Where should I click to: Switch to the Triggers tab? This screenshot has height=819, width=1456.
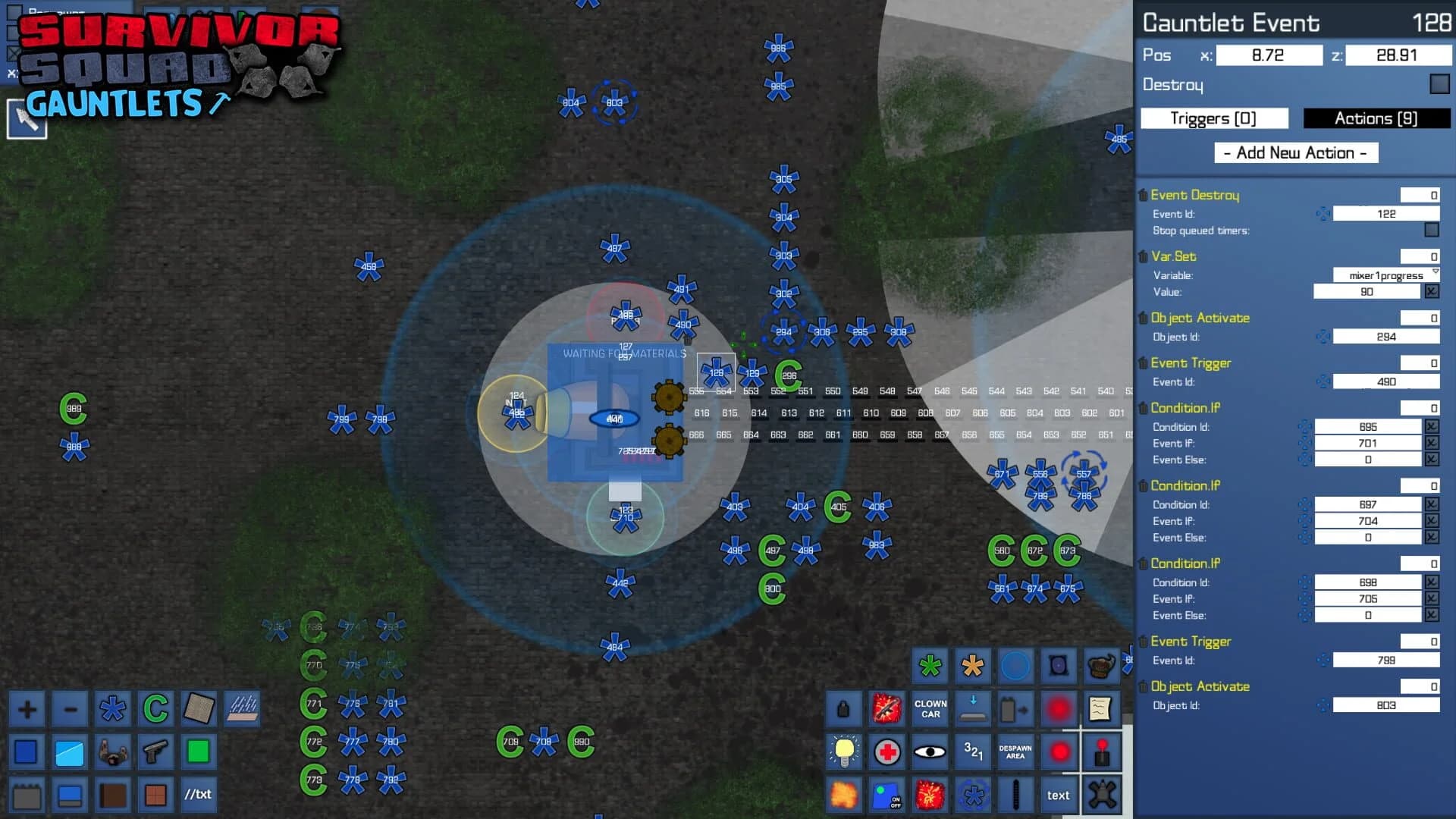1213,118
